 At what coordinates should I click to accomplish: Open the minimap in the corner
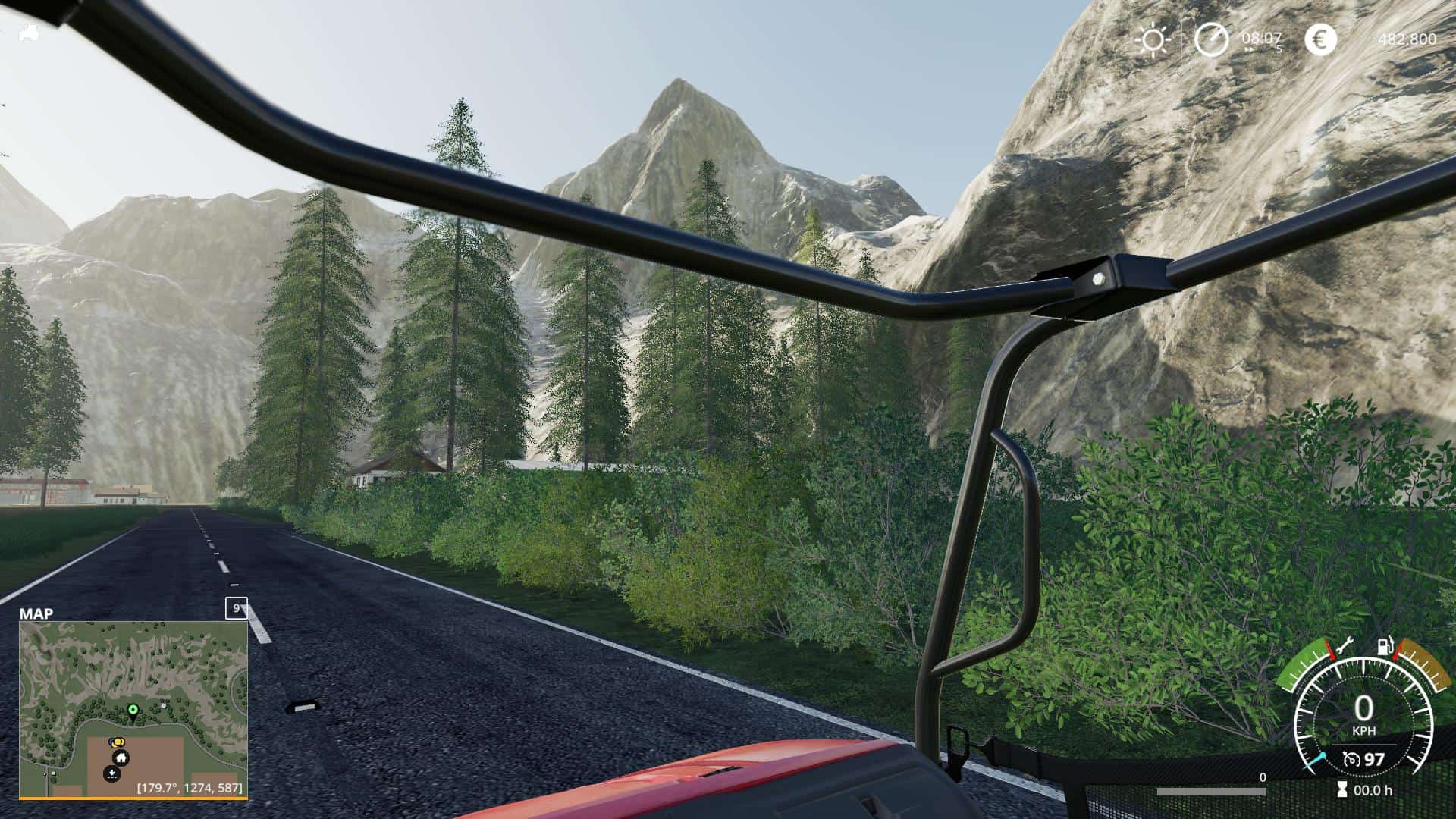pyautogui.click(x=133, y=709)
